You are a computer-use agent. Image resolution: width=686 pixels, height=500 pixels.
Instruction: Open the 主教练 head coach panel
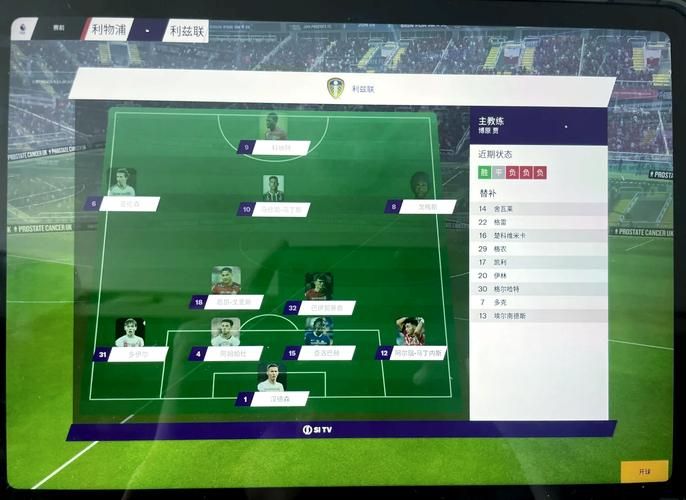(x=538, y=125)
